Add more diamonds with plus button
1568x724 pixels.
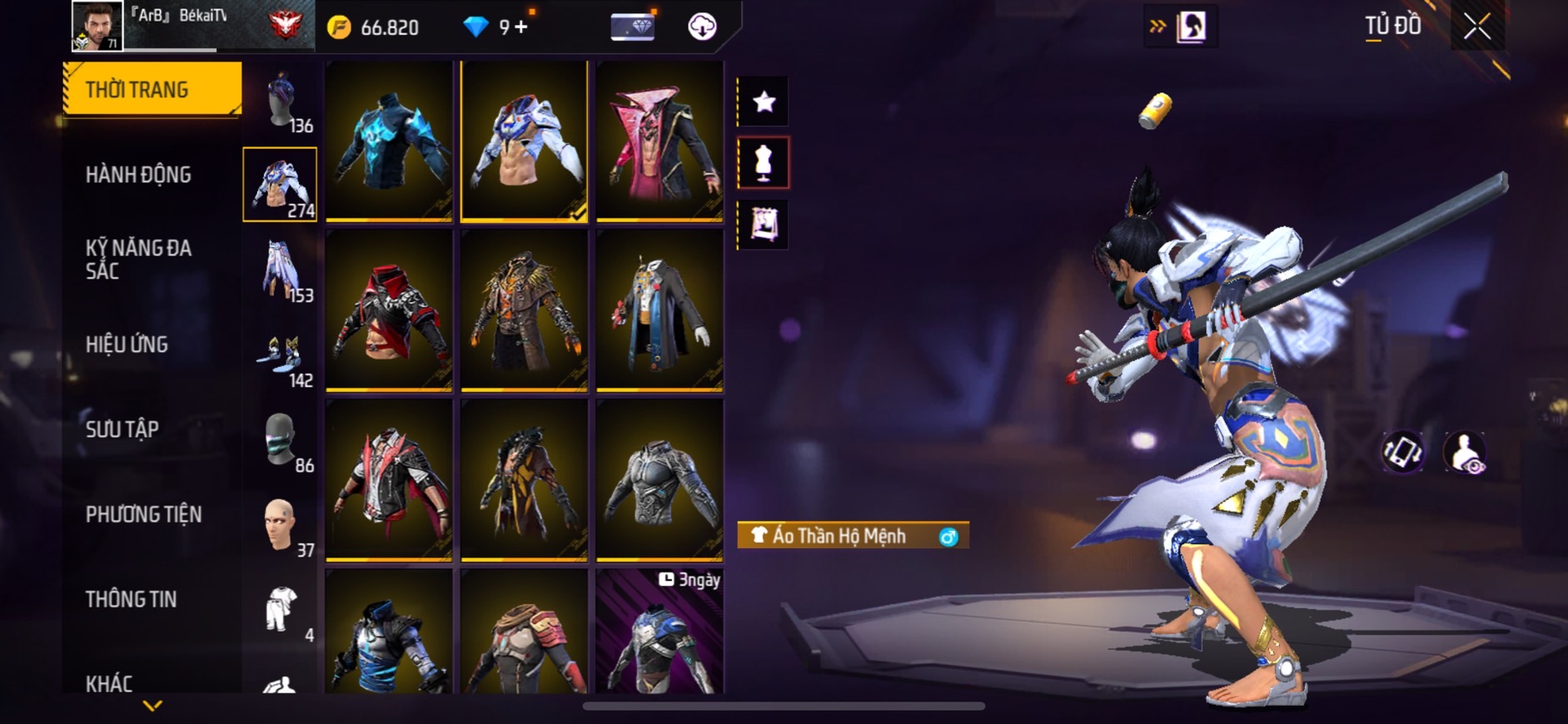(x=521, y=27)
